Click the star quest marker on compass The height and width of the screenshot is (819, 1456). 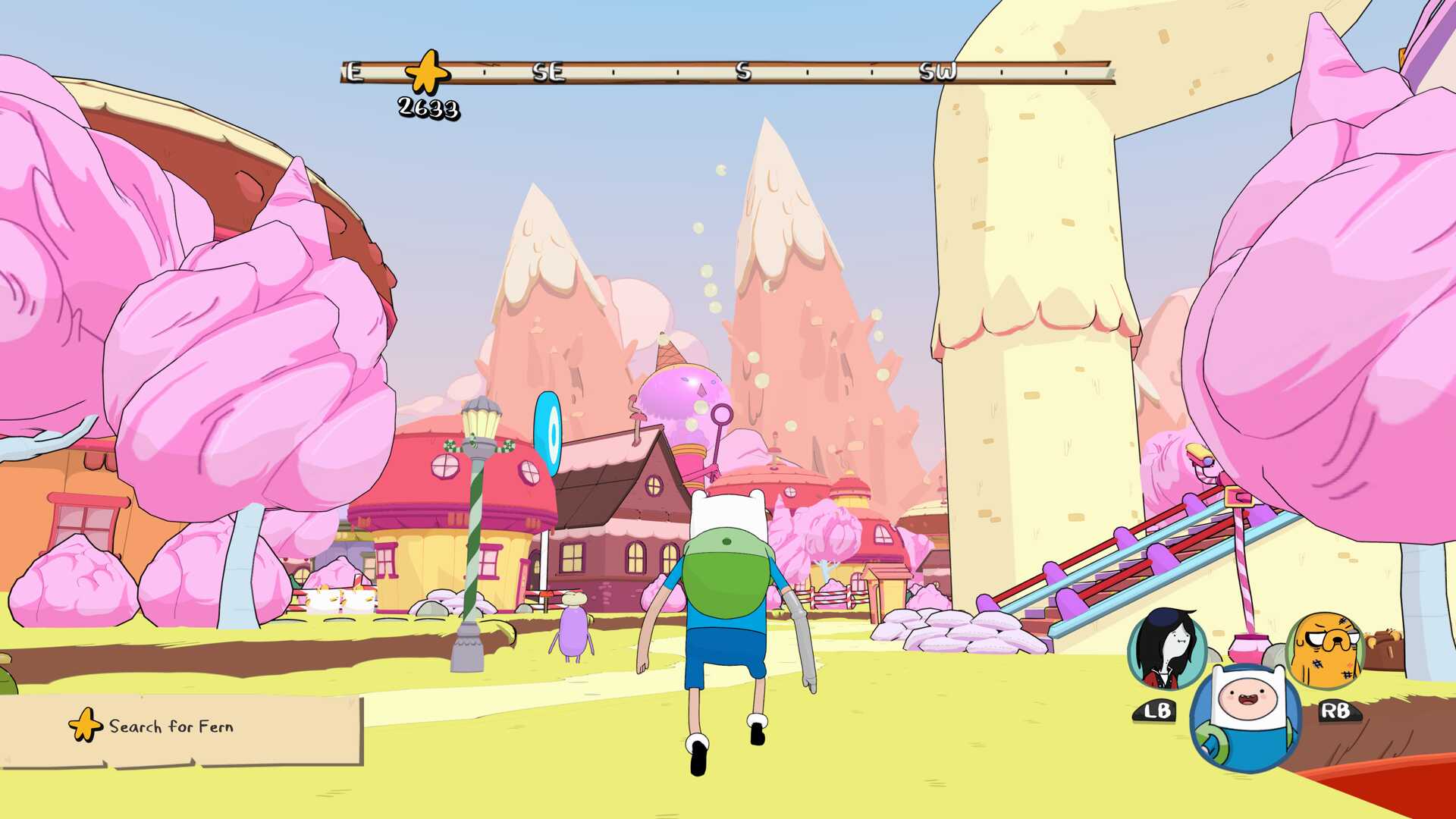pyautogui.click(x=427, y=73)
